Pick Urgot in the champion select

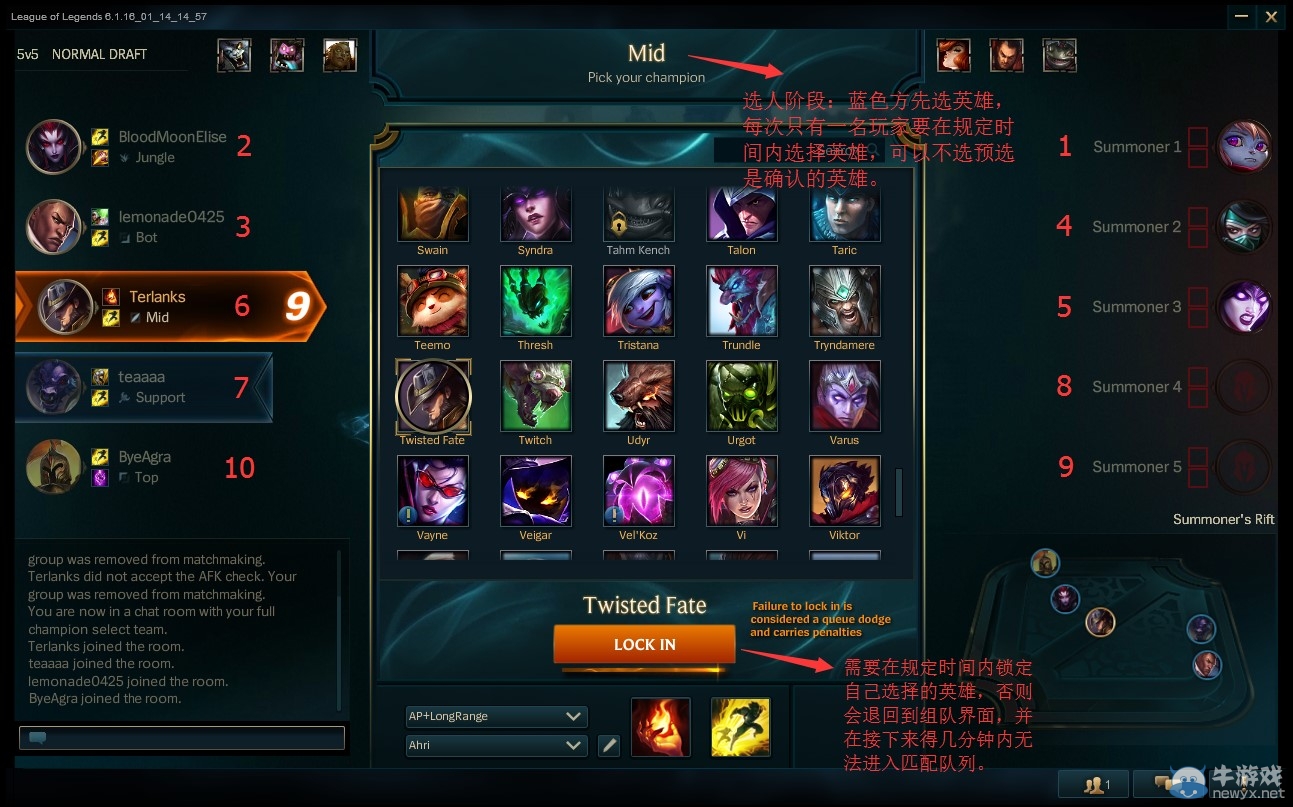(741, 395)
